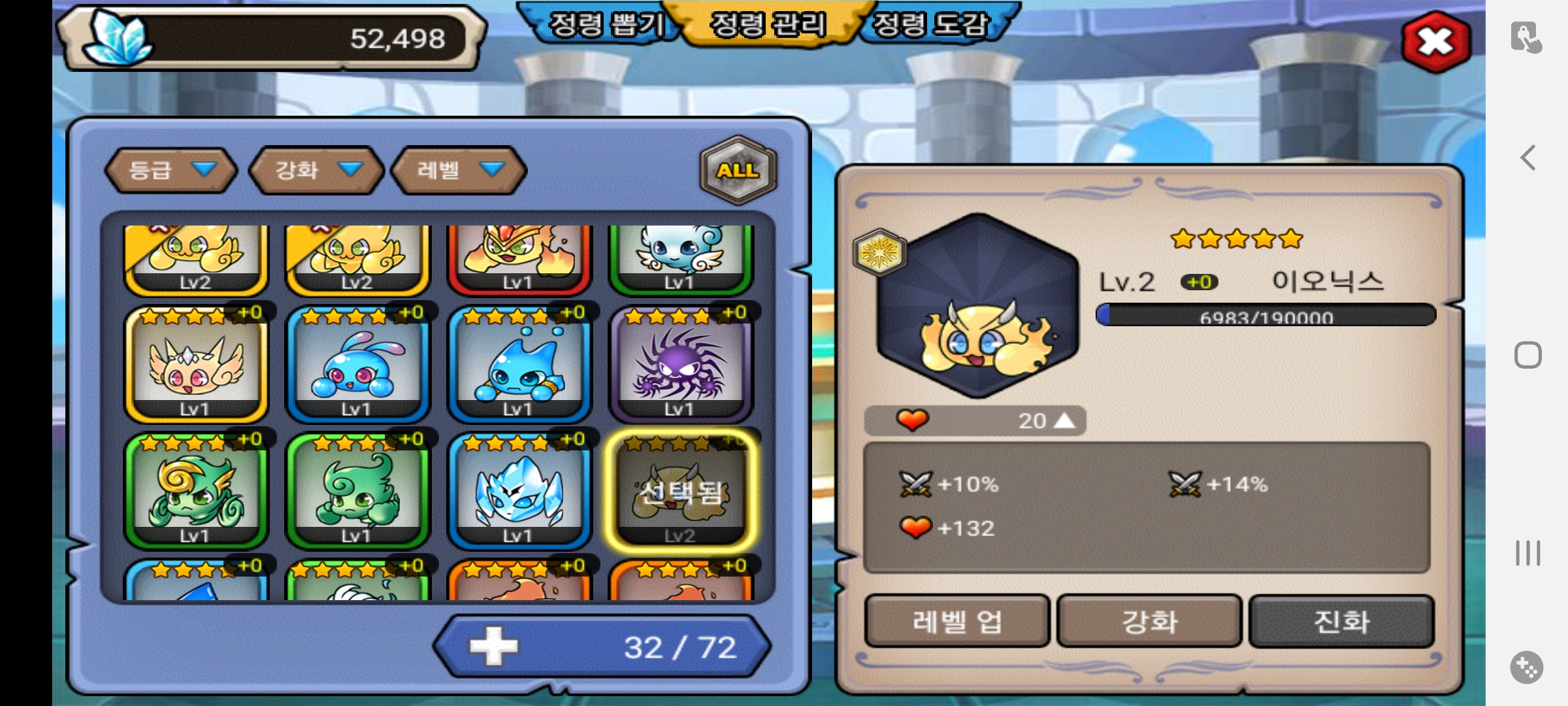Select the 정령 관리 tab
This screenshot has height=706, width=1568.
(768, 25)
